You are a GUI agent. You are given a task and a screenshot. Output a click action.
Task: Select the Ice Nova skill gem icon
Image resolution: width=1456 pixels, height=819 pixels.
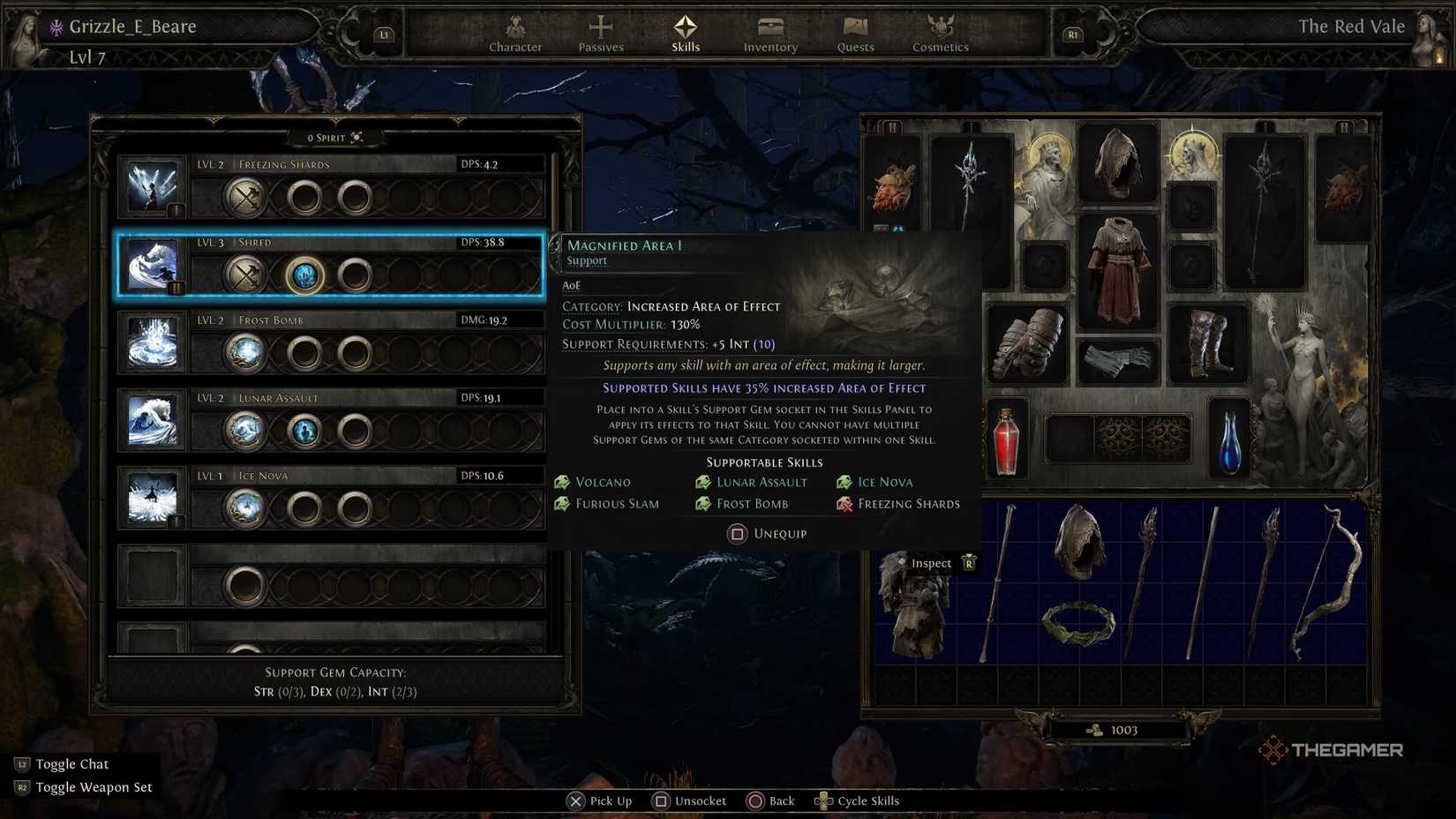(152, 498)
